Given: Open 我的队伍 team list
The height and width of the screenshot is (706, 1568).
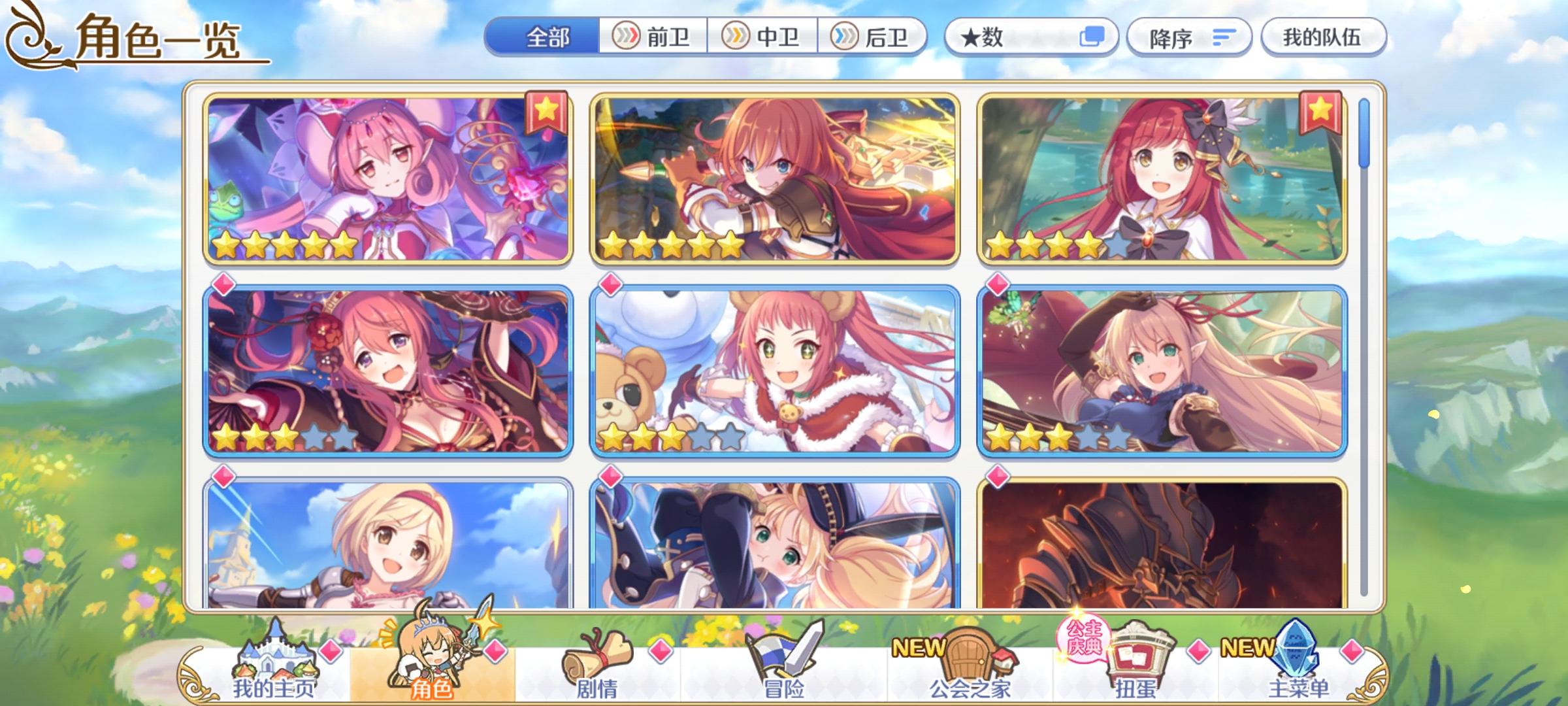Looking at the screenshot, I should pos(1321,37).
